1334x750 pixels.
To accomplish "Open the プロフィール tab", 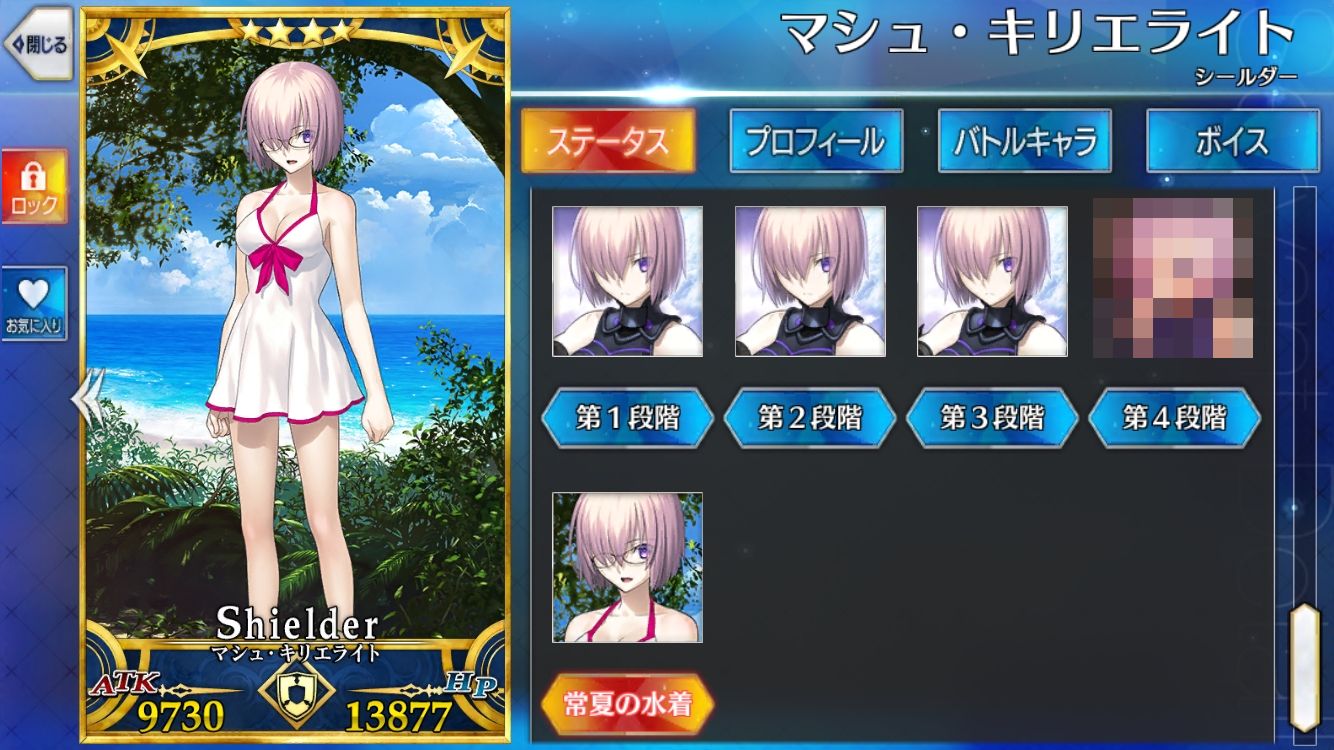I will coord(815,141).
